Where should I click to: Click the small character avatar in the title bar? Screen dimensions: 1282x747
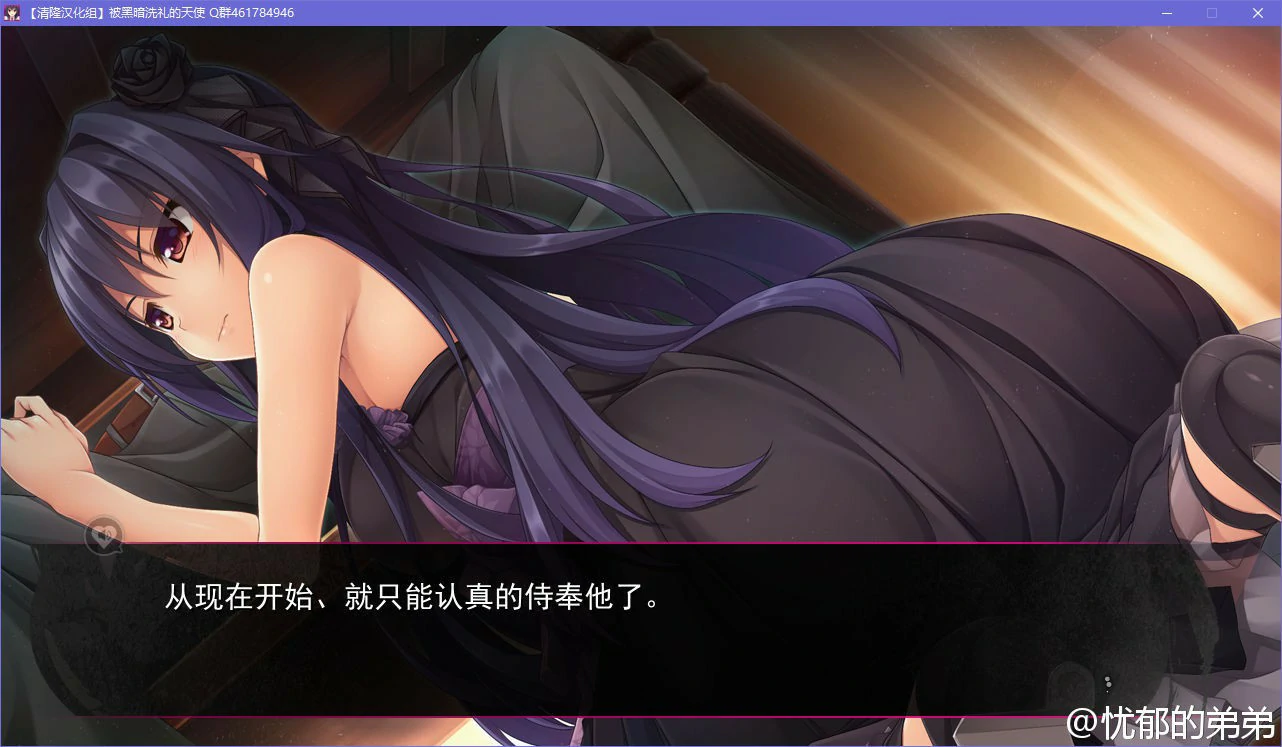[x=13, y=12]
